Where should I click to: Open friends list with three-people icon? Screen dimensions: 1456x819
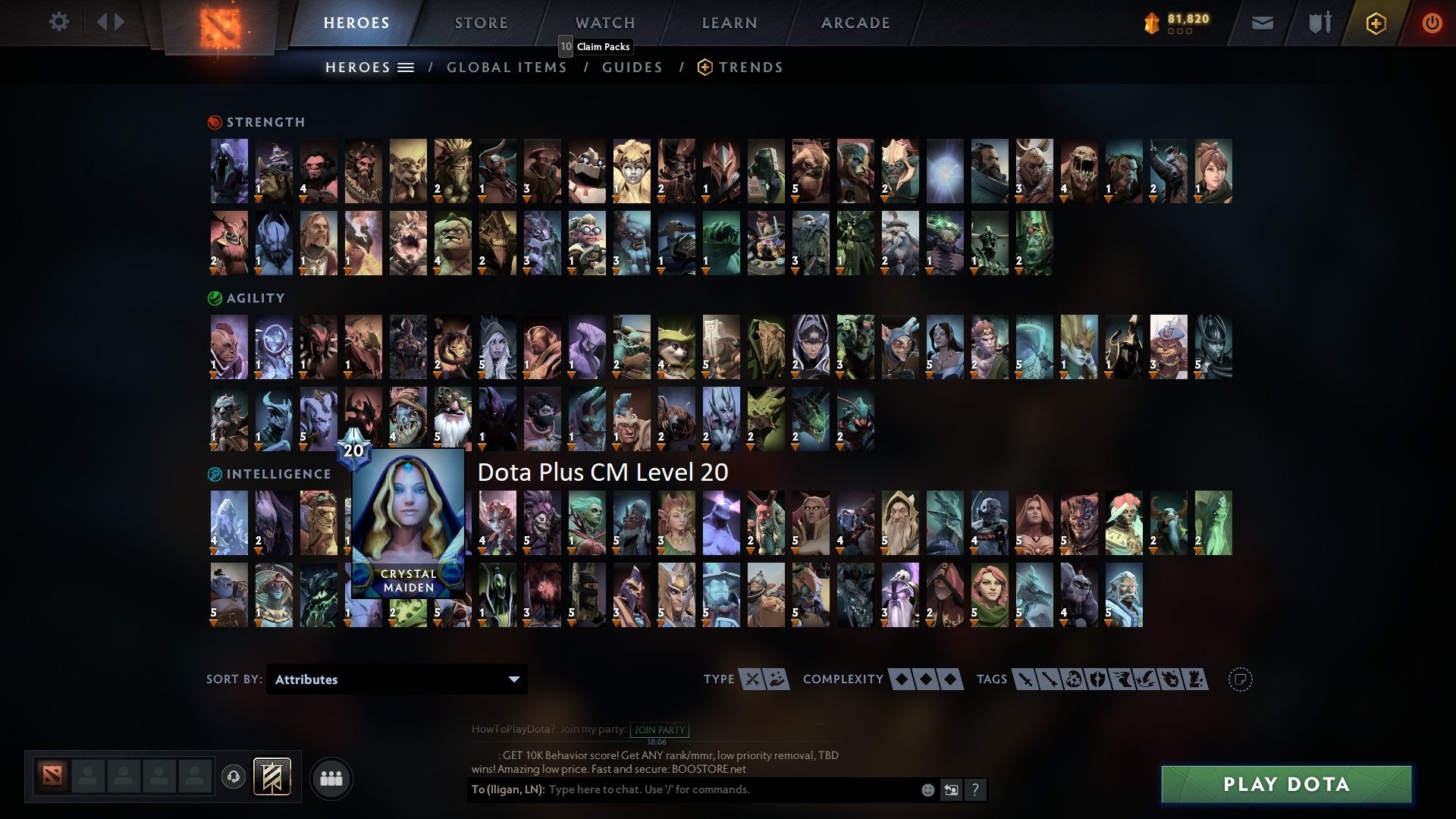point(331,777)
